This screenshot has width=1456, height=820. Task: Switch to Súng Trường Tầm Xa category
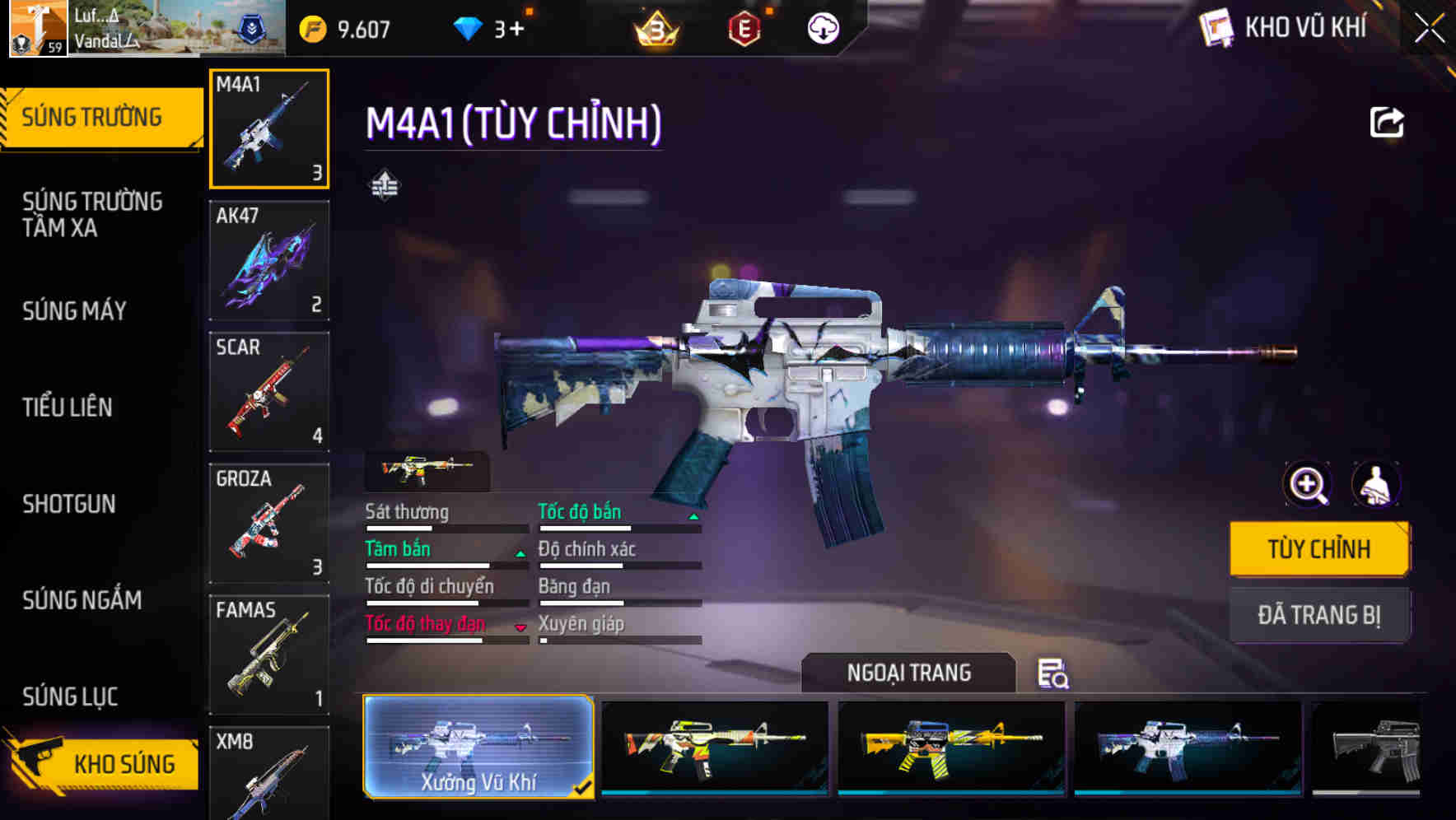[x=92, y=214]
